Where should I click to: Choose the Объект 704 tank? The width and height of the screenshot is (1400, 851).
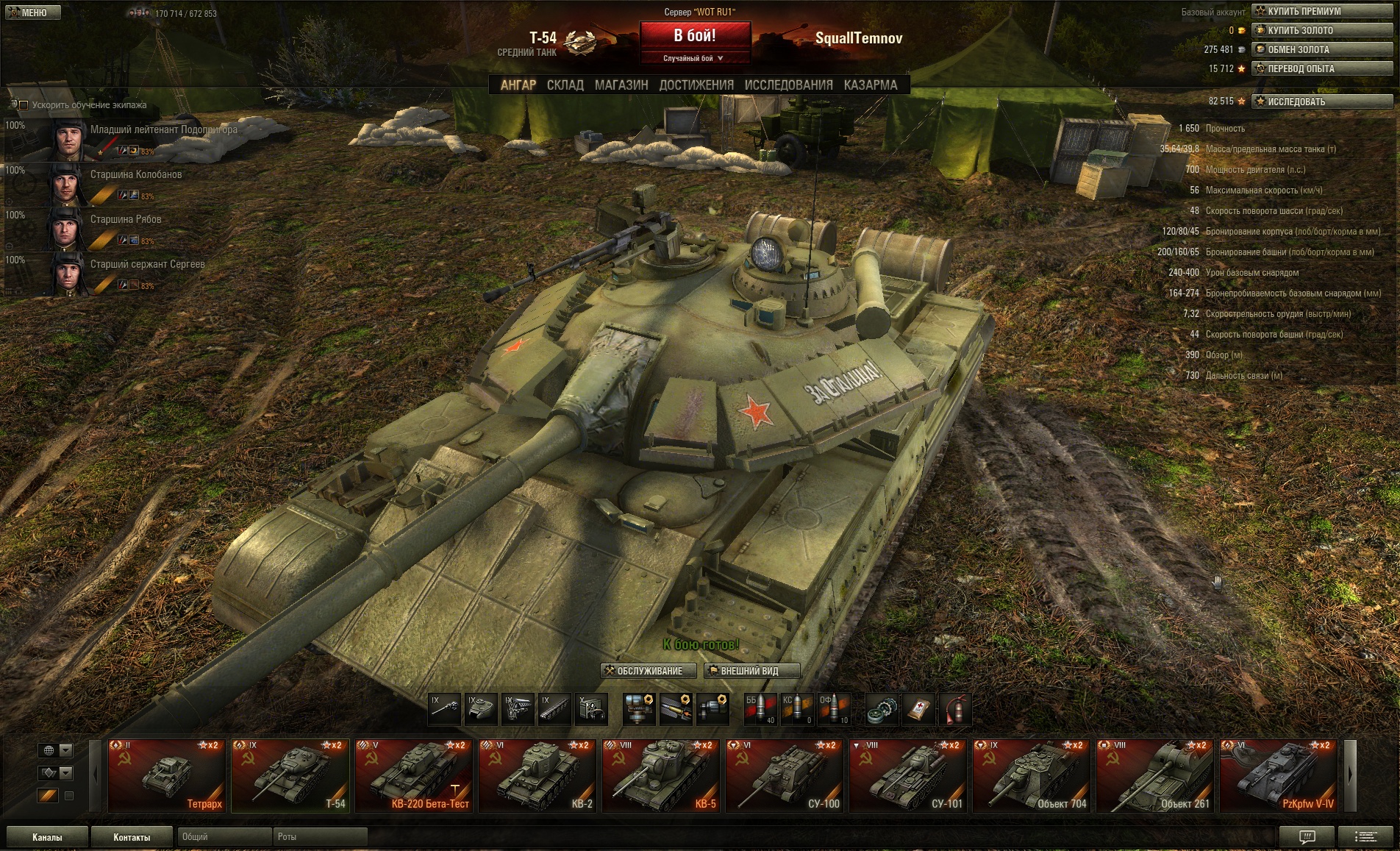click(x=1032, y=775)
